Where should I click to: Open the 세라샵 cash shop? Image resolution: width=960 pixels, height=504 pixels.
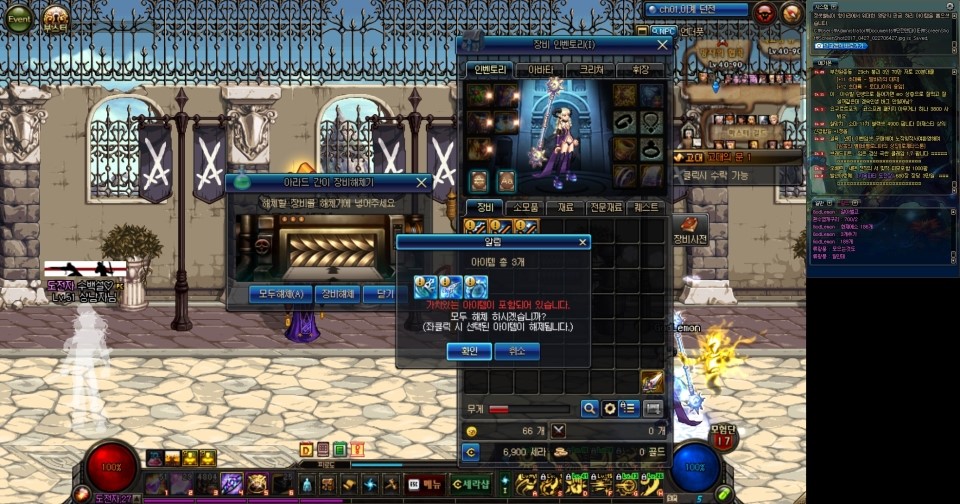point(472,484)
